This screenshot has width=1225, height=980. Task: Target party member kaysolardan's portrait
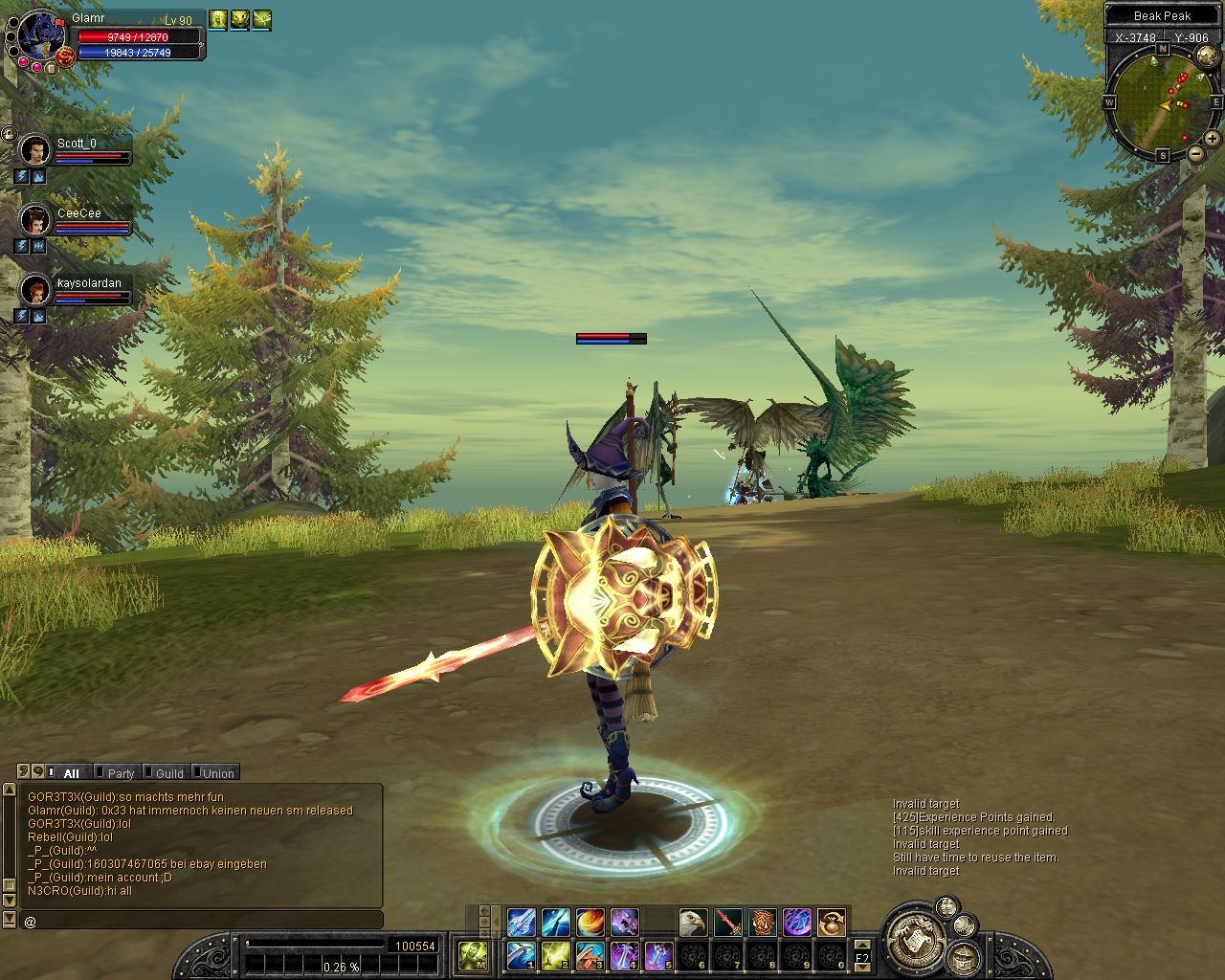point(35,290)
